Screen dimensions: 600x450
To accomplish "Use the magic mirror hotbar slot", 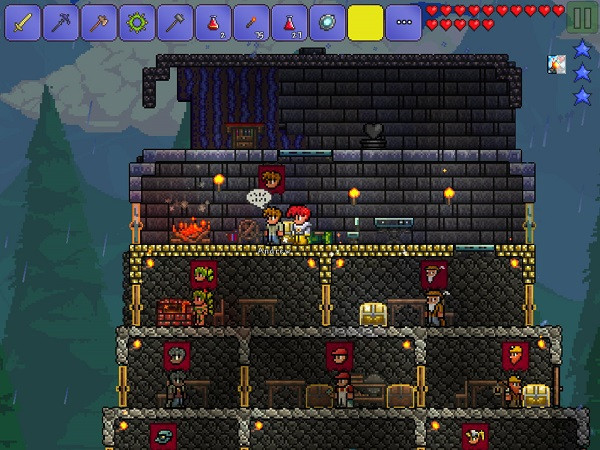I will point(327,21).
